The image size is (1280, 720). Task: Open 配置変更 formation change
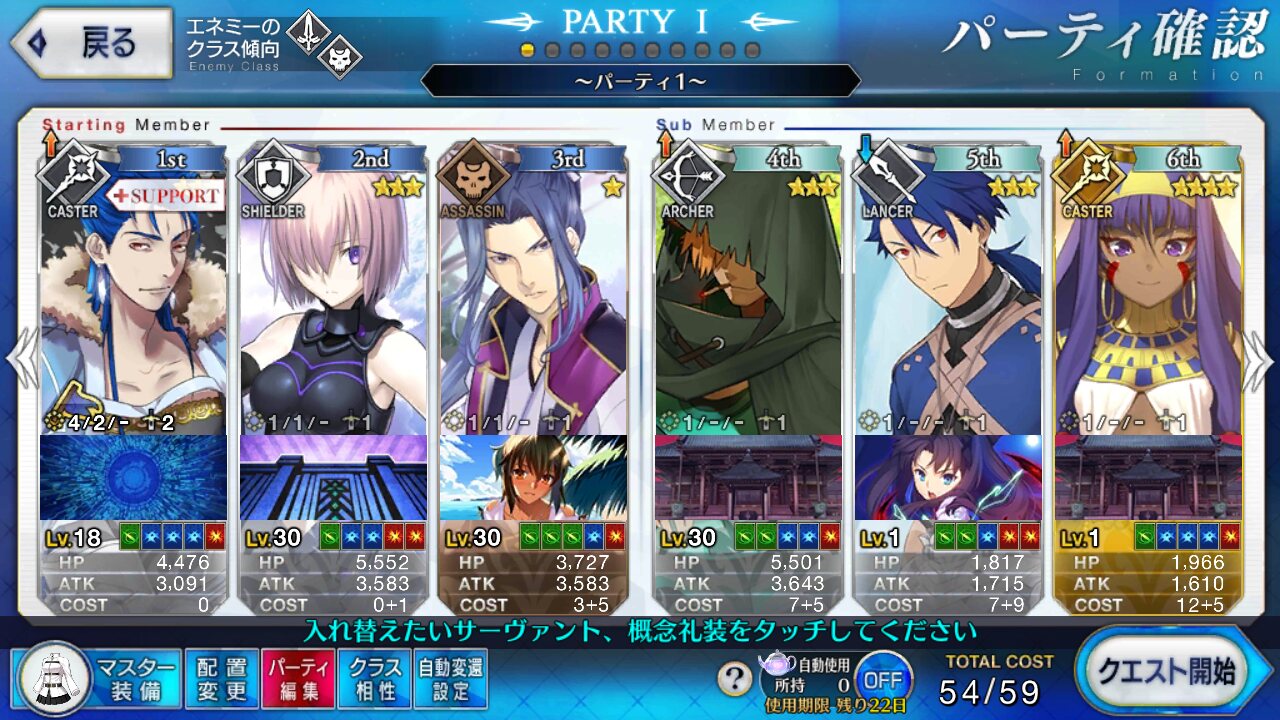click(x=221, y=678)
